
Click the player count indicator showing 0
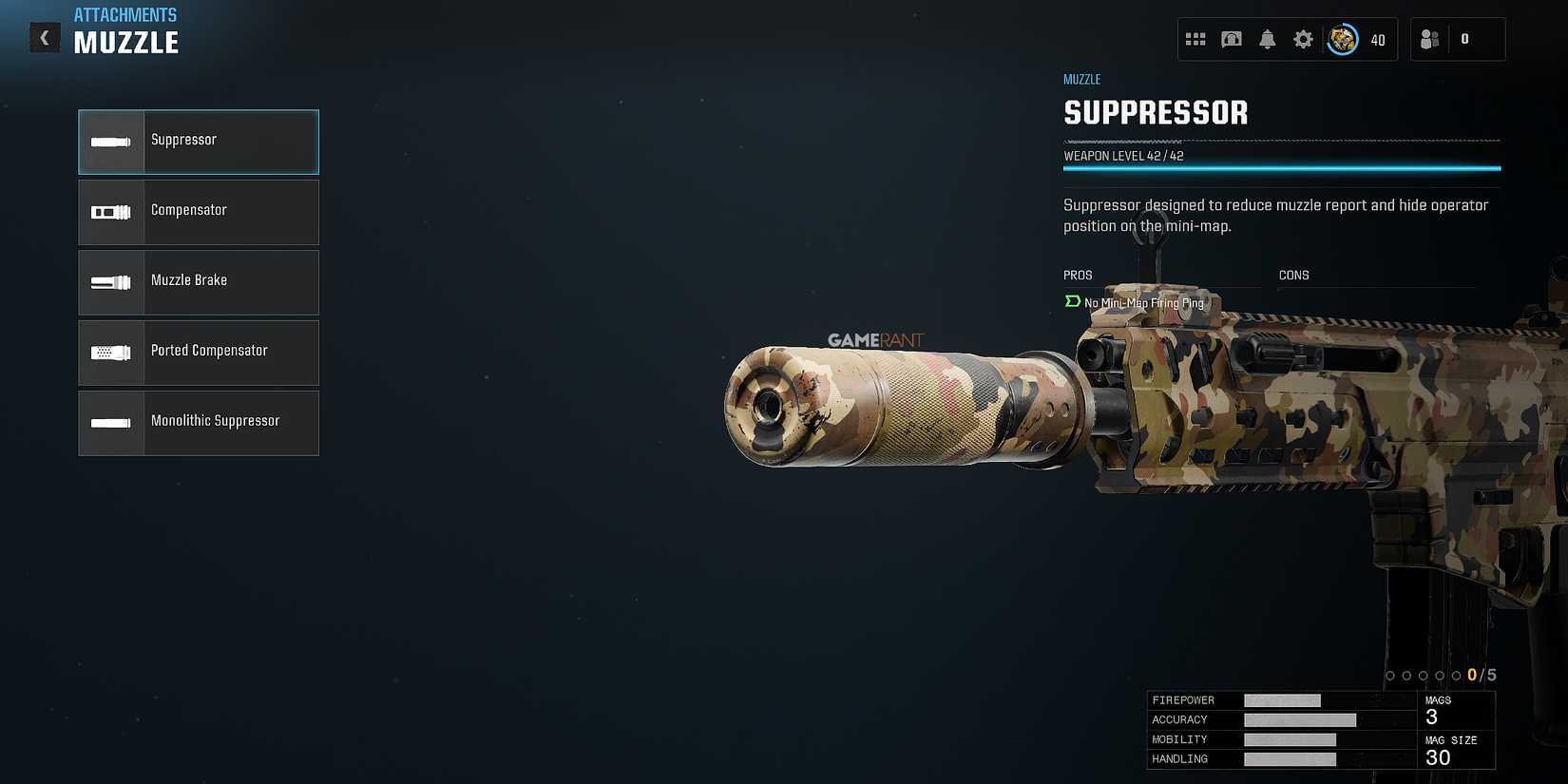tap(1464, 39)
